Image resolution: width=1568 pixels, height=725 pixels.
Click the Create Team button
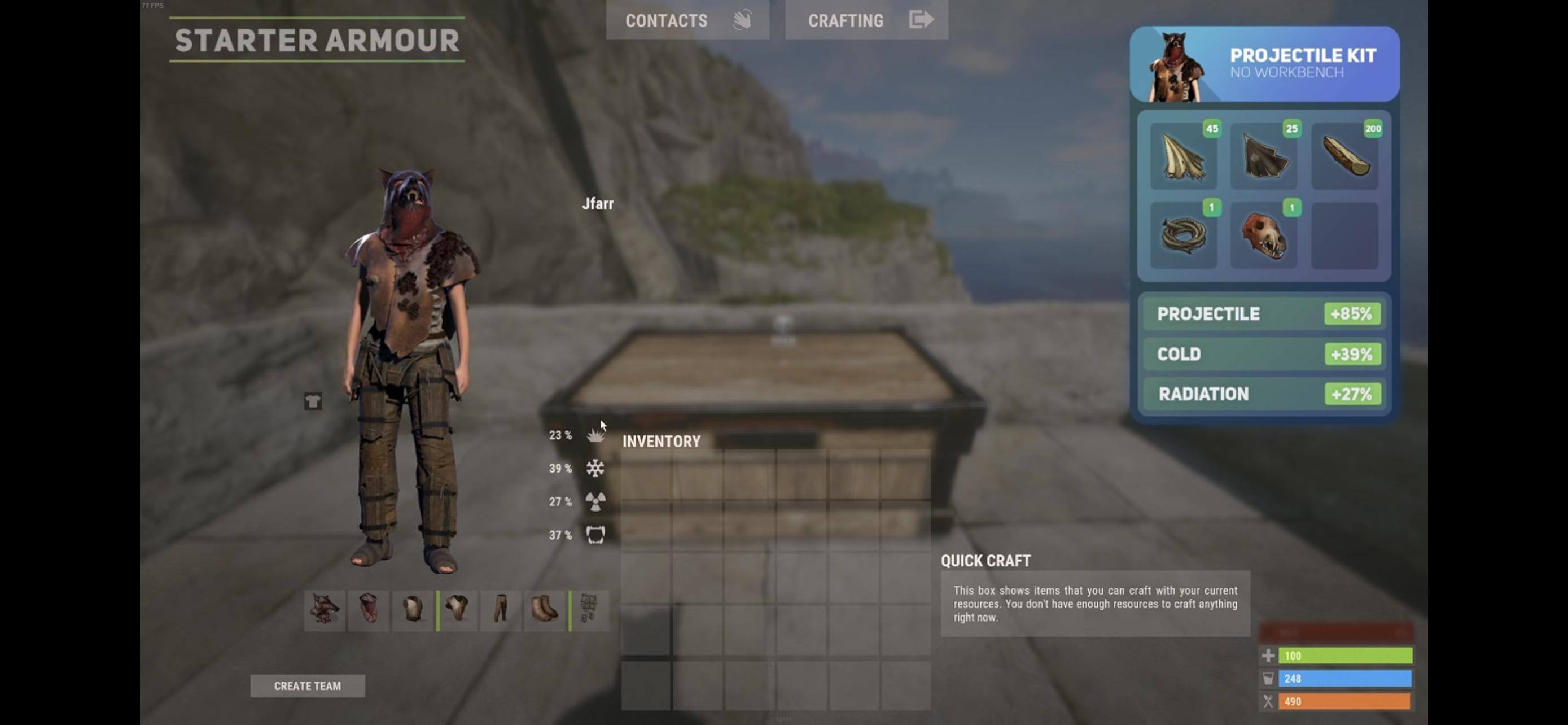tap(308, 685)
